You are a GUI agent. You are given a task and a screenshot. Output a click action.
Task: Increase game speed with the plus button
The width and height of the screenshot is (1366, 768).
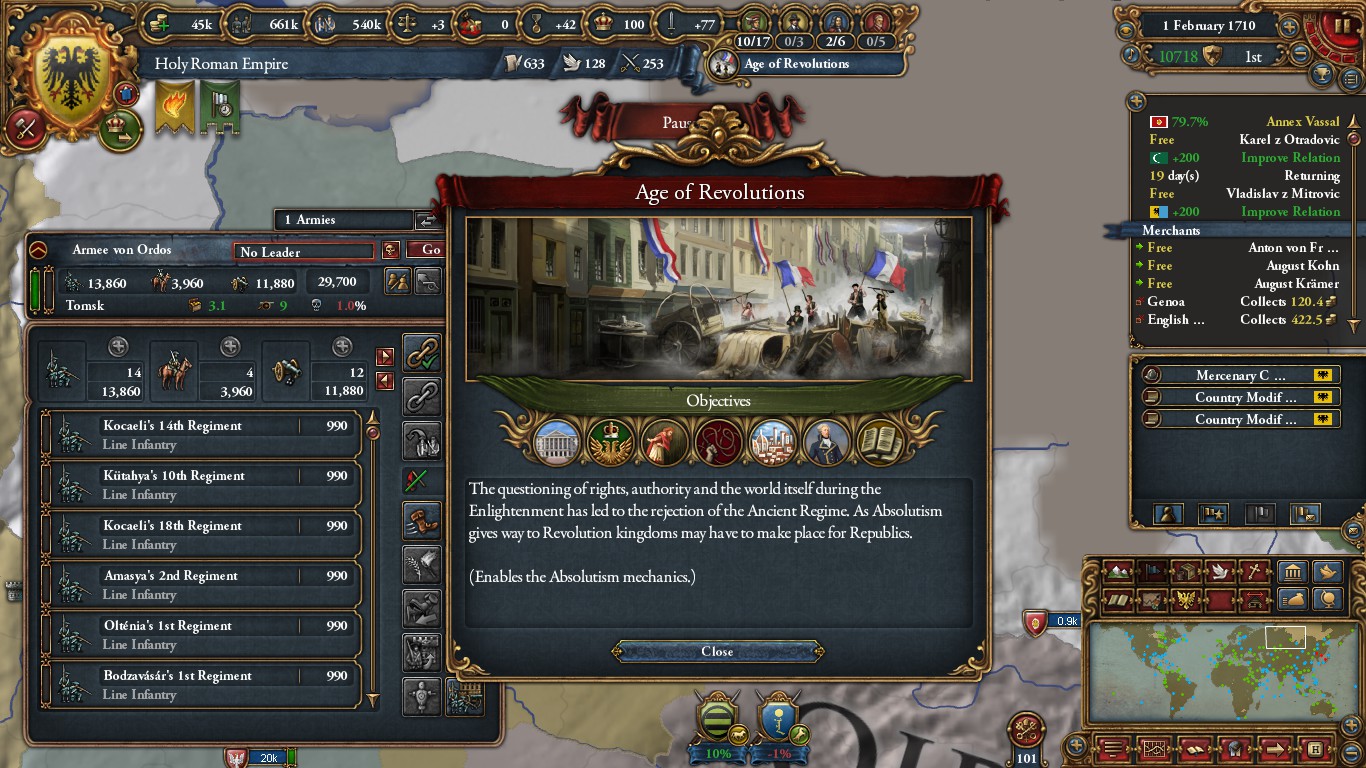point(1290,27)
